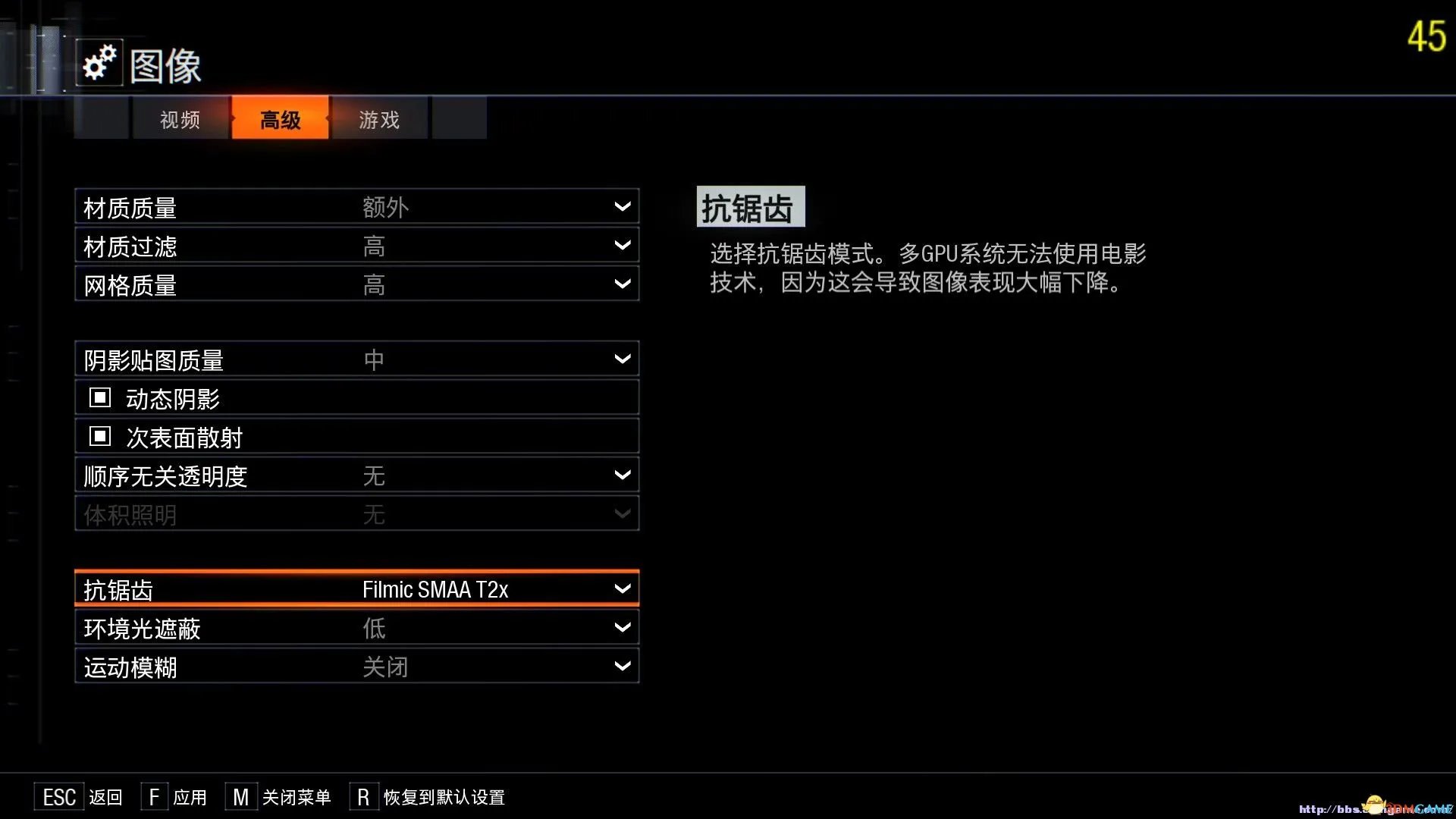Image resolution: width=1456 pixels, height=819 pixels.
Task: Toggle the 动态阴影 checkbox
Action: coord(99,397)
